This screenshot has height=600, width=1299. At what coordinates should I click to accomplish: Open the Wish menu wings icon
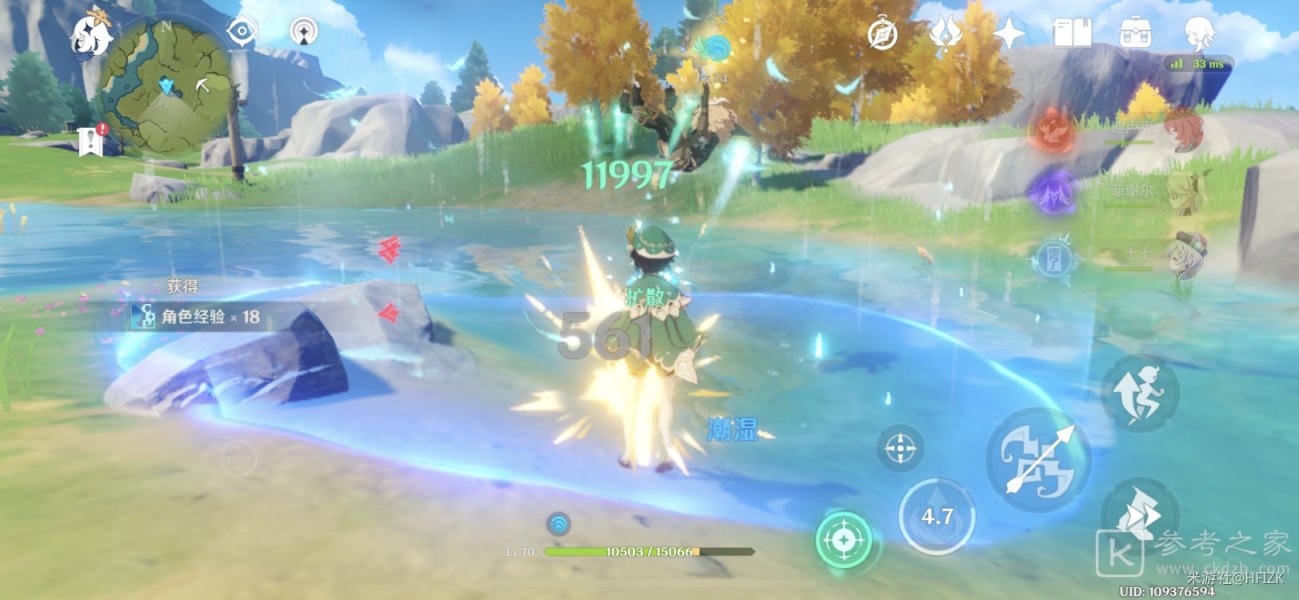(x=945, y=34)
